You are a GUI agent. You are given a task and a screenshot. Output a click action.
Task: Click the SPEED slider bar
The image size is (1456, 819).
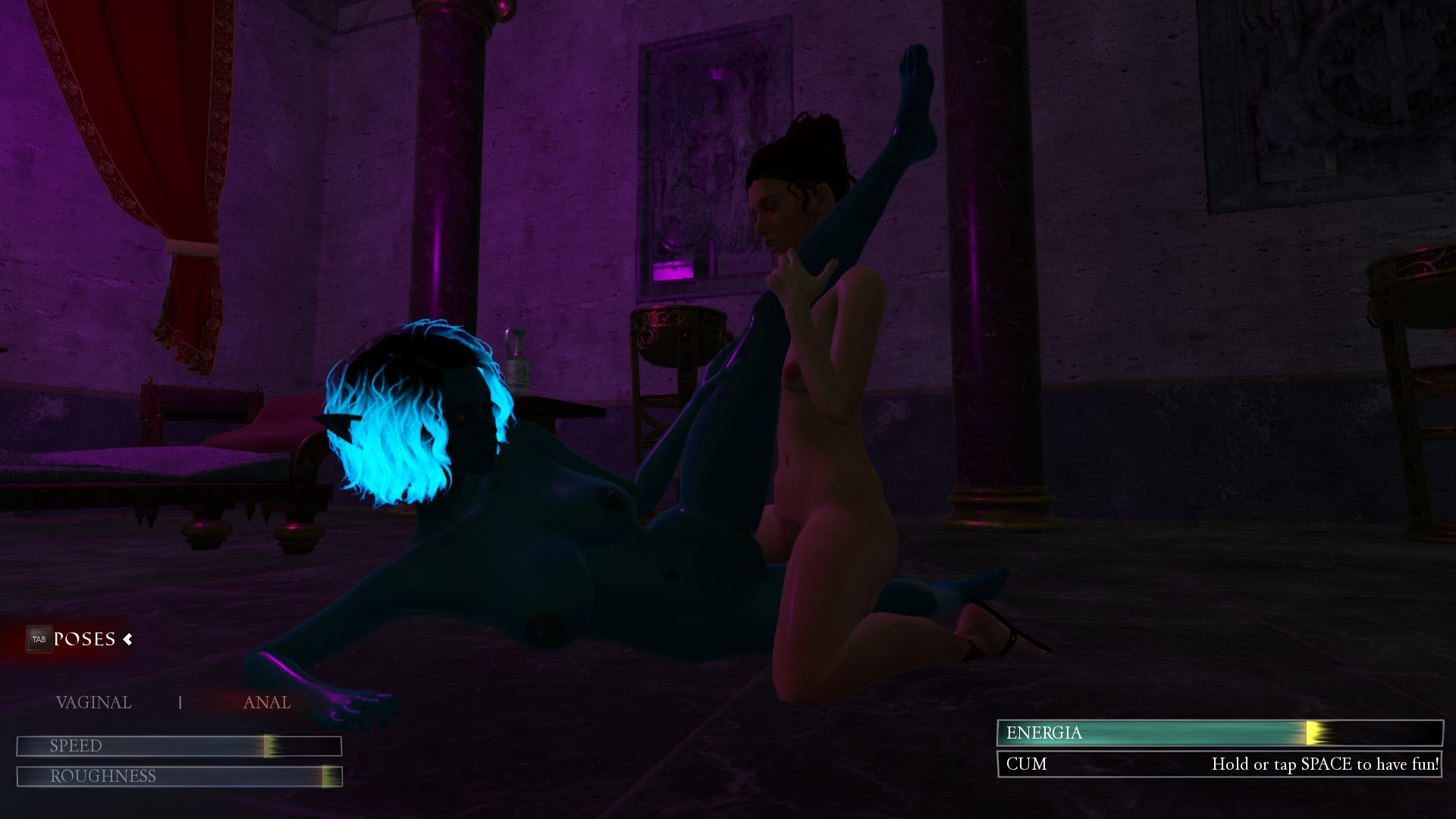click(179, 746)
